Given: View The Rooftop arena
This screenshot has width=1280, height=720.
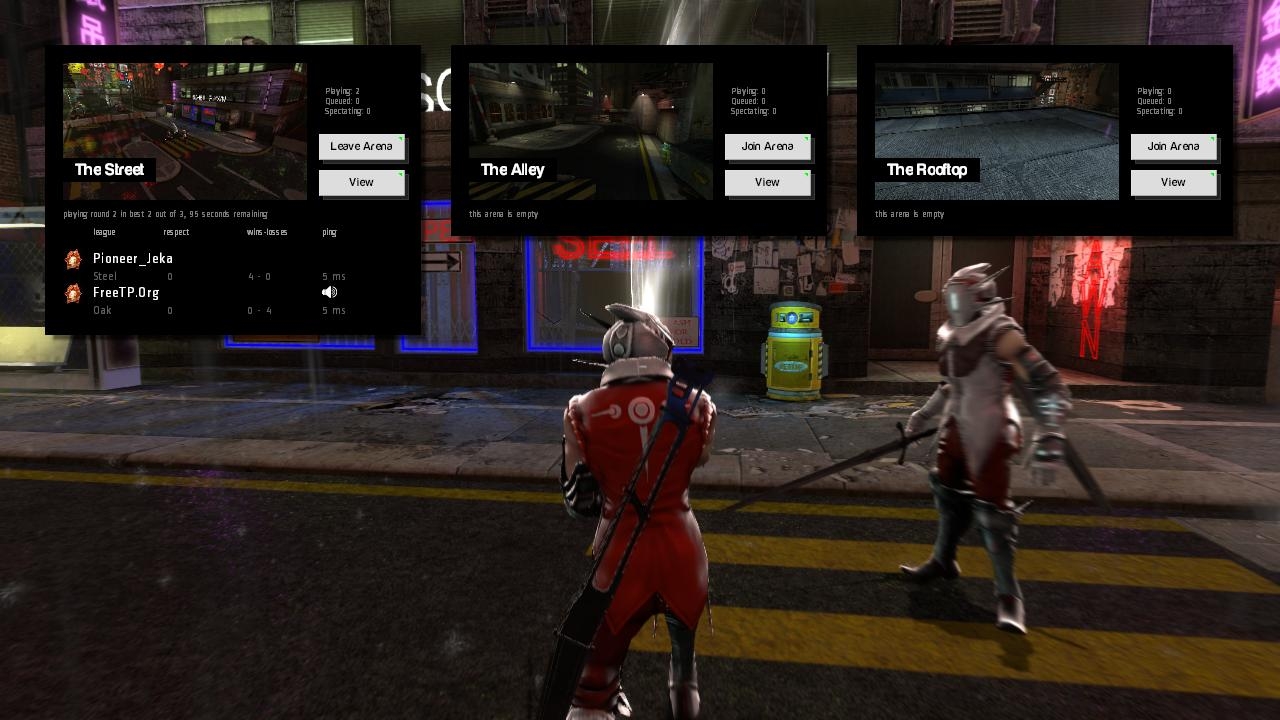Looking at the screenshot, I should 1173,183.
